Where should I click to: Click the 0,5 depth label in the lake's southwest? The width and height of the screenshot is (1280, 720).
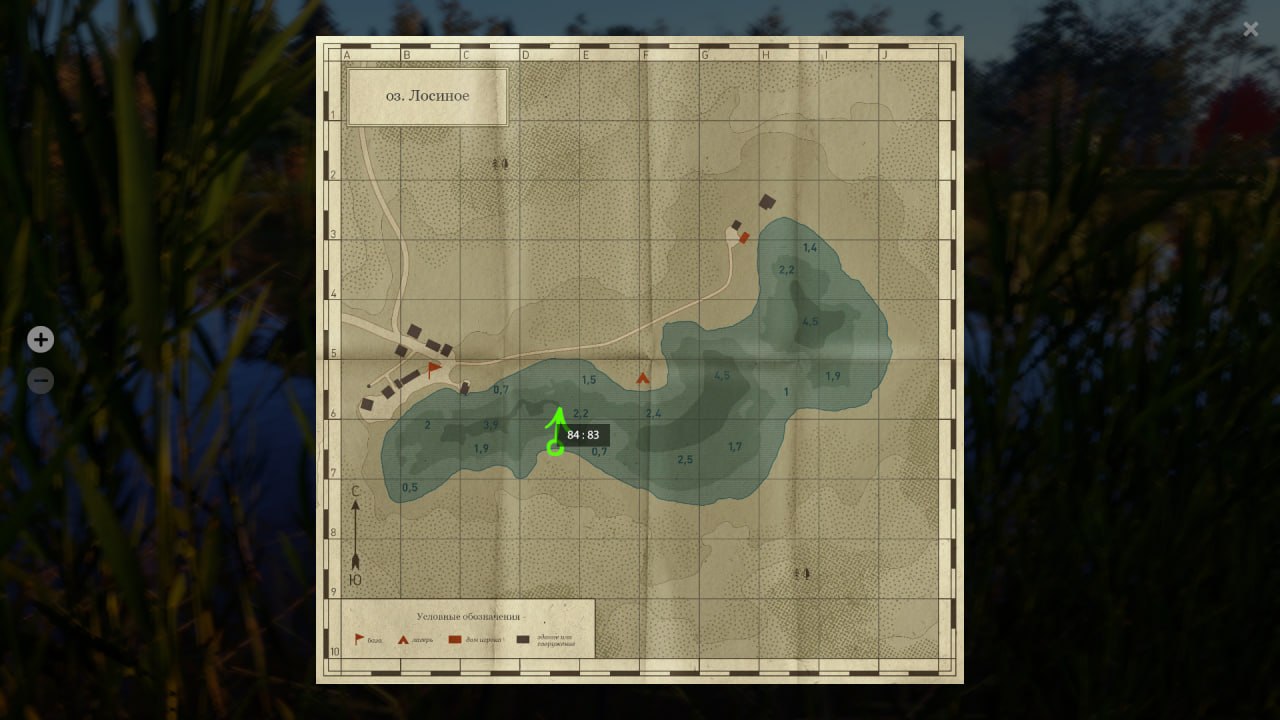[409, 488]
